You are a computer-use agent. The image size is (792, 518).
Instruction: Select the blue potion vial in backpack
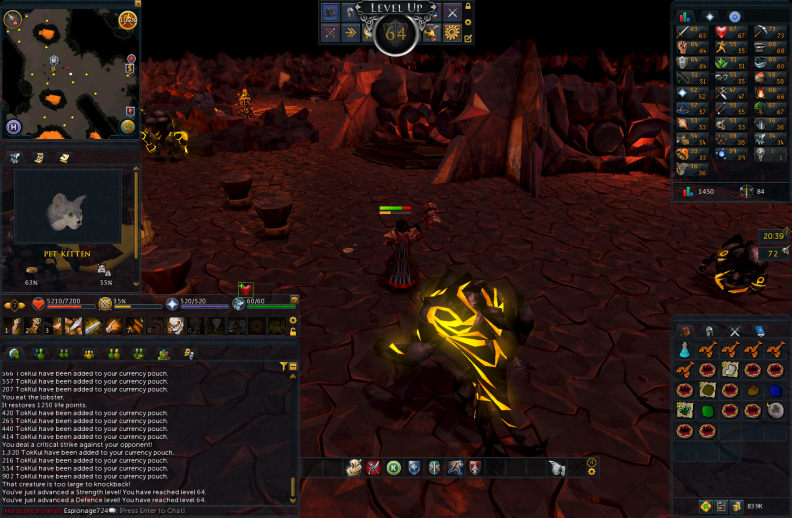[x=685, y=350]
